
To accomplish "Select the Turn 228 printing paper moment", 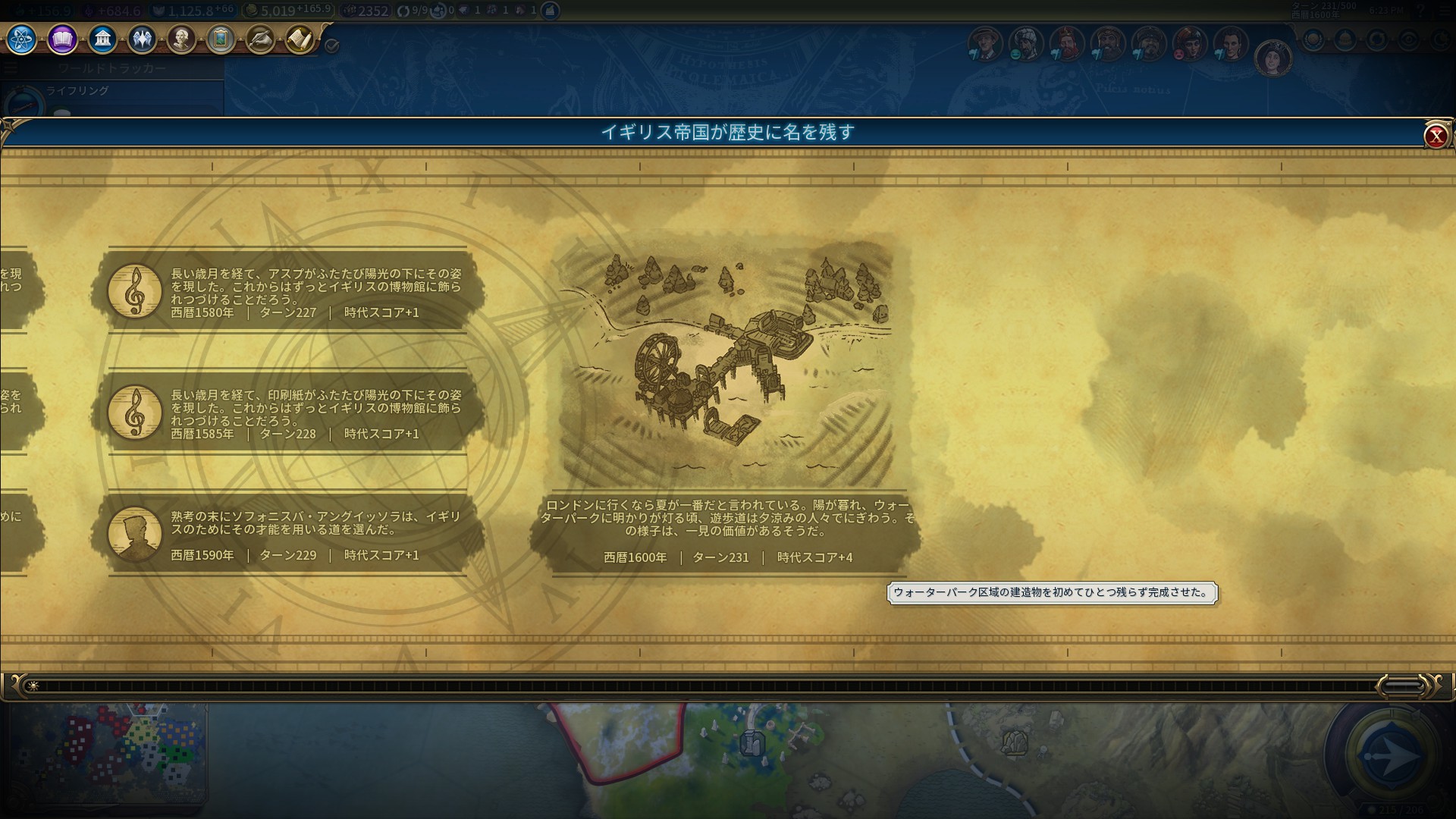I will click(x=288, y=413).
